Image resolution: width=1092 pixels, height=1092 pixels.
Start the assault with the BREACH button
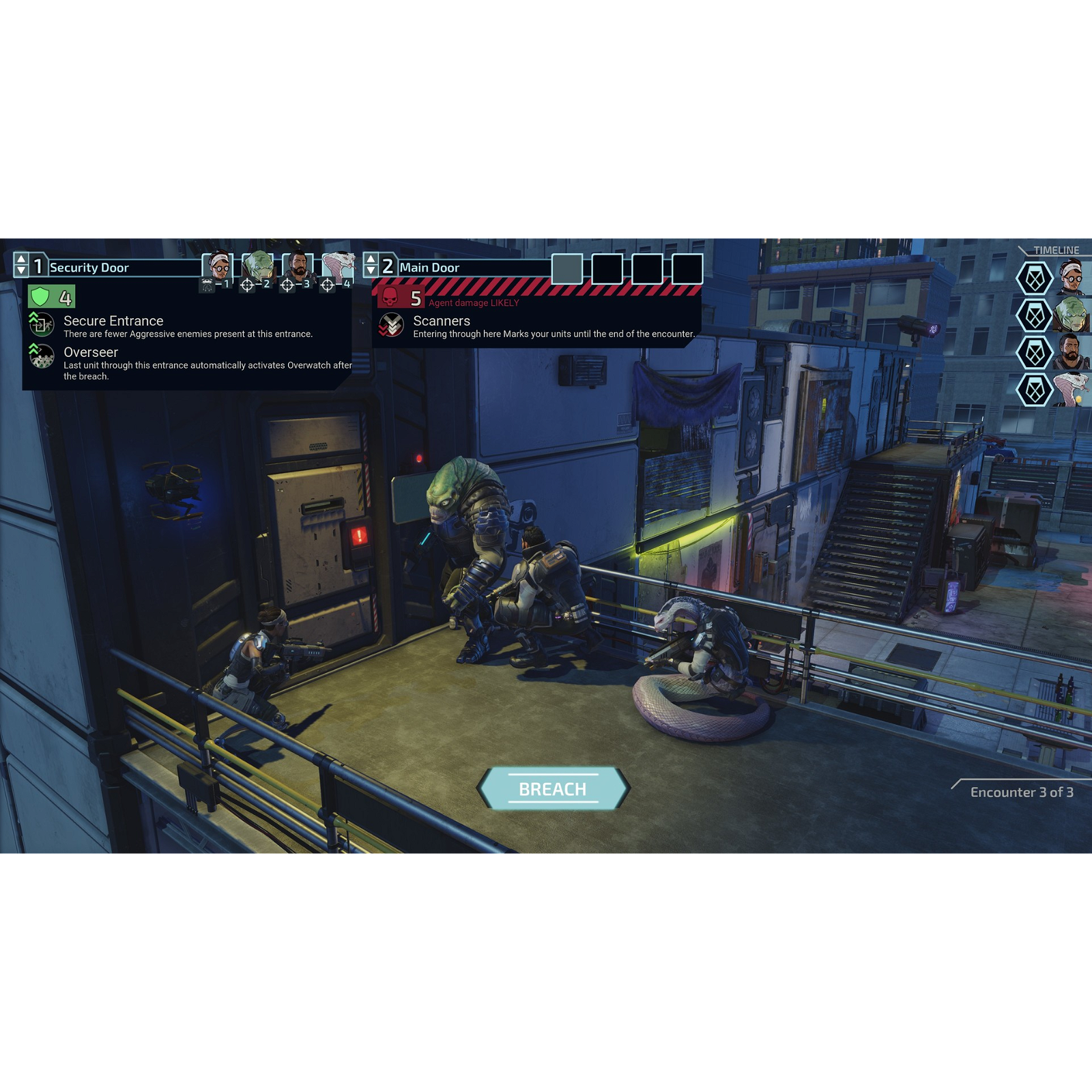pos(553,789)
